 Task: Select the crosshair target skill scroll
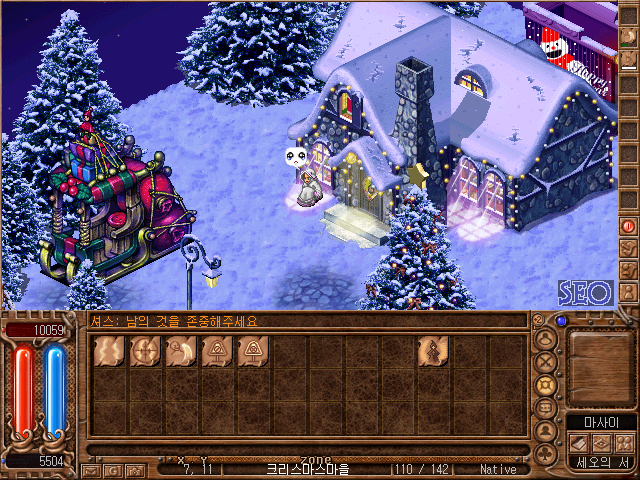click(x=145, y=351)
